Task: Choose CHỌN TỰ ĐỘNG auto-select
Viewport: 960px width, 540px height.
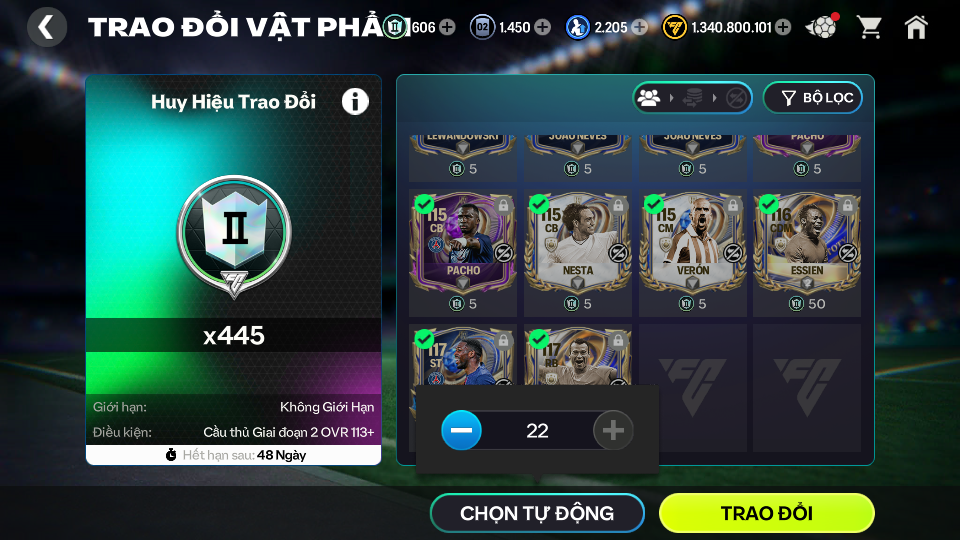Action: click(x=537, y=513)
